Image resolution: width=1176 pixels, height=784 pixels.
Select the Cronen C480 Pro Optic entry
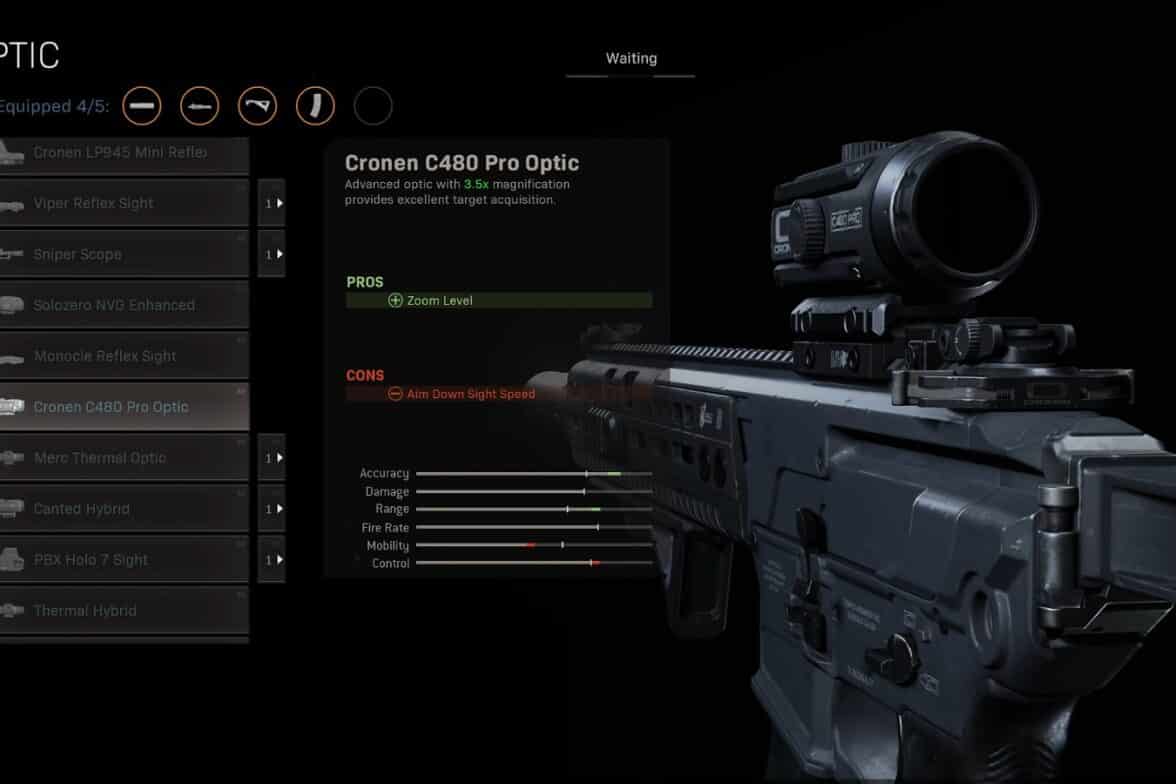(x=122, y=407)
